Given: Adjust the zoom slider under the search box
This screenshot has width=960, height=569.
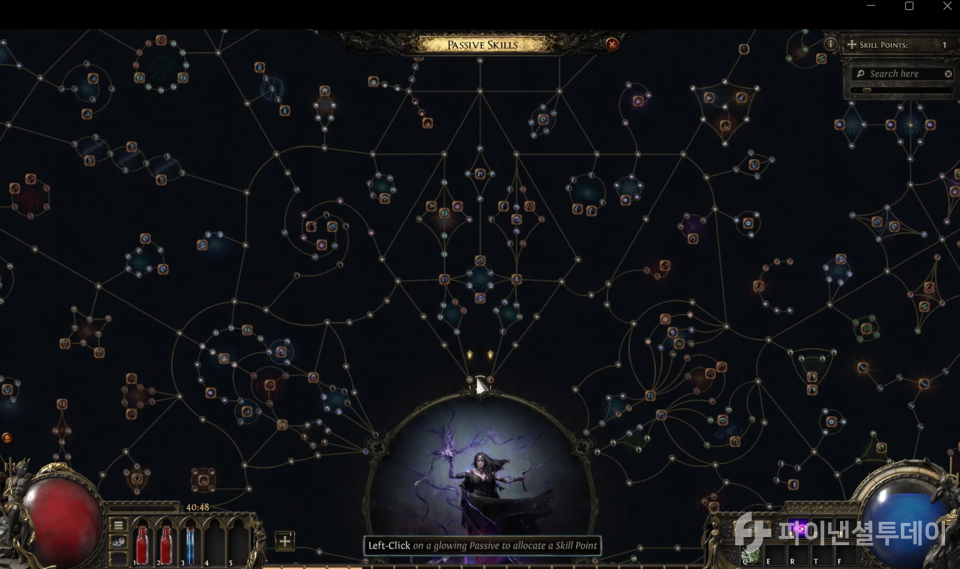Looking at the screenshot, I should pos(868,90).
